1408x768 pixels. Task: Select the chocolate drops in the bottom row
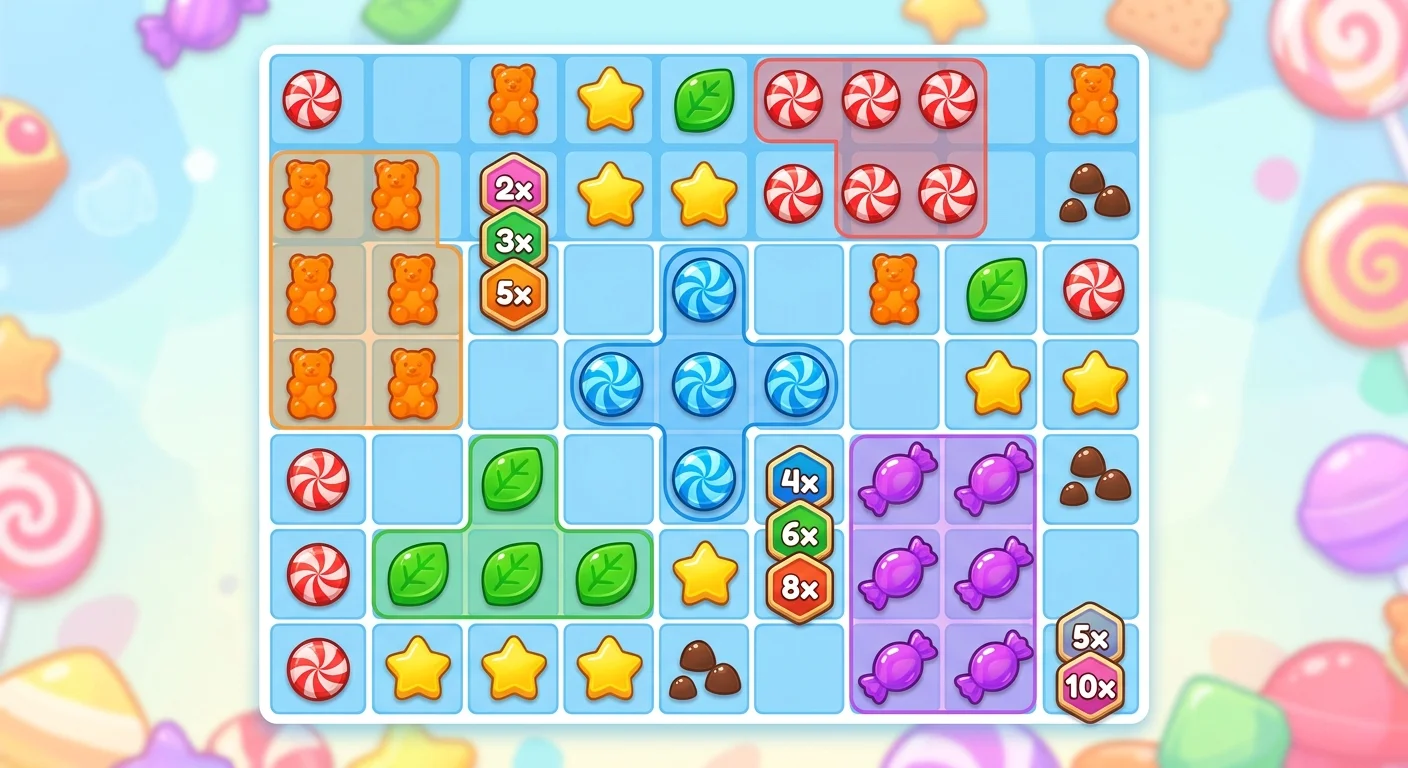703,668
